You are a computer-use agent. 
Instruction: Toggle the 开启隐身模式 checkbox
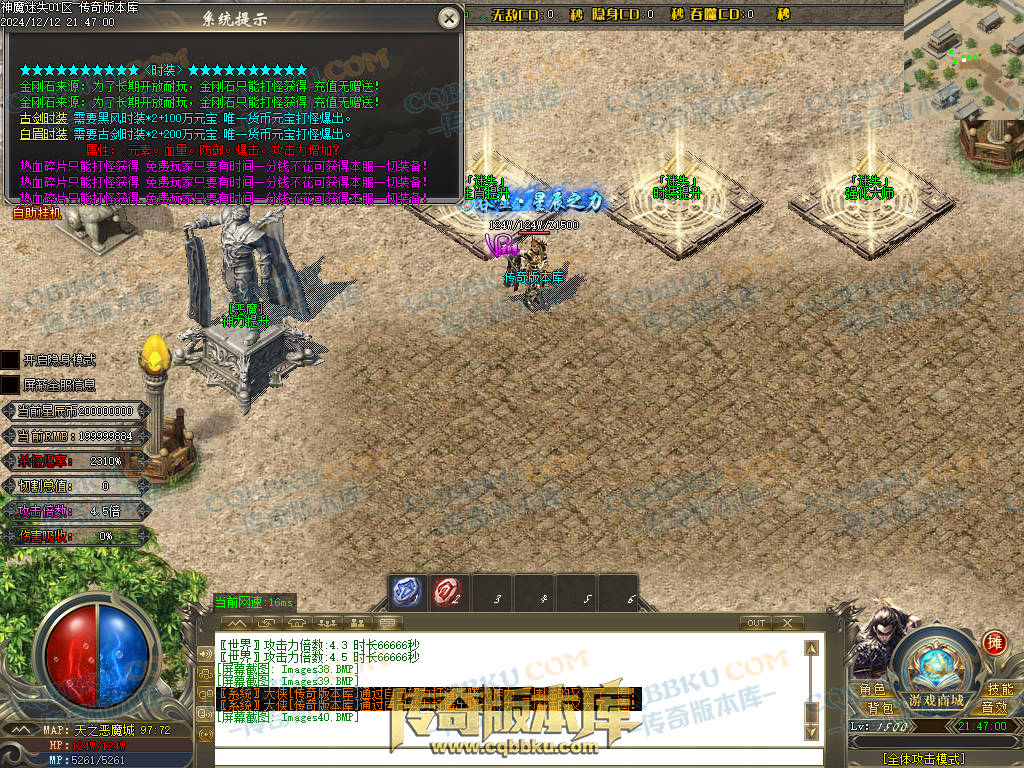tap(10, 360)
